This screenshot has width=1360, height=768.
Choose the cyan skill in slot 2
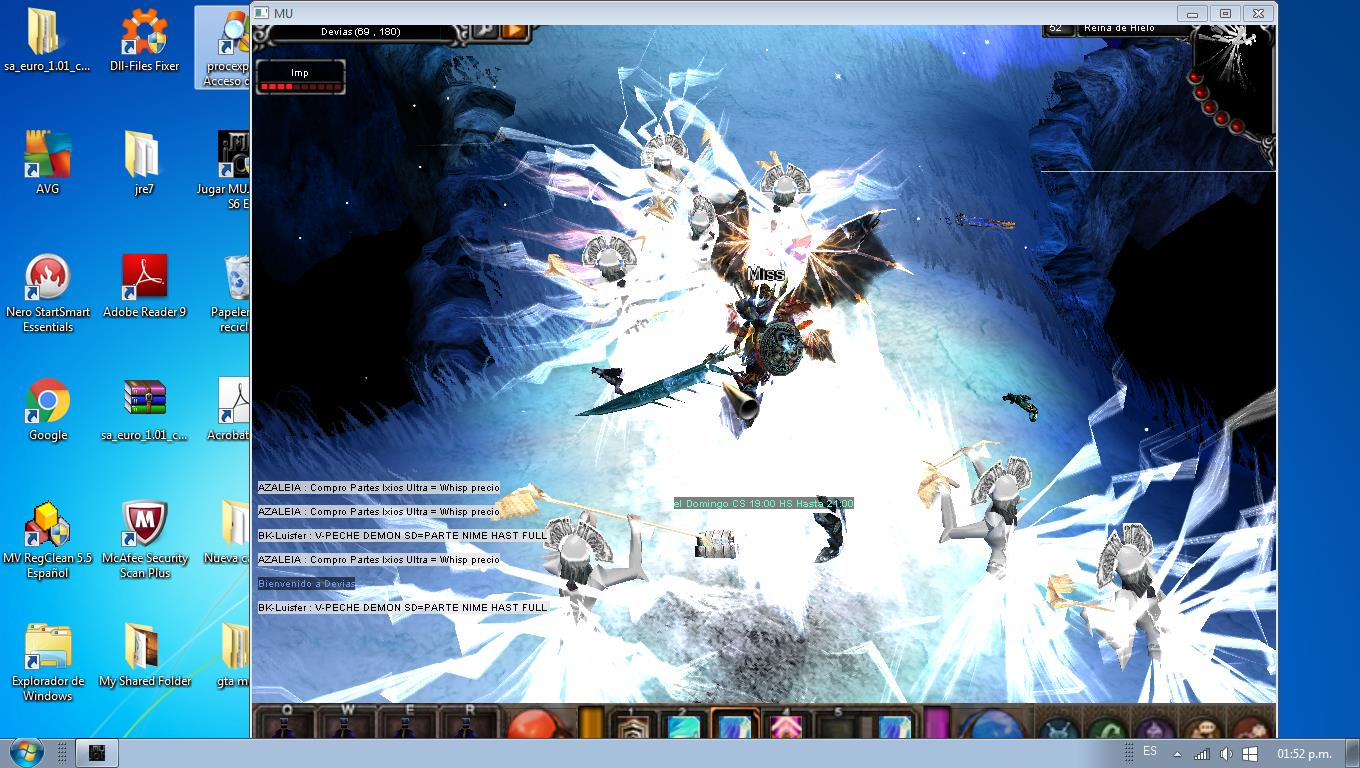coord(683,726)
